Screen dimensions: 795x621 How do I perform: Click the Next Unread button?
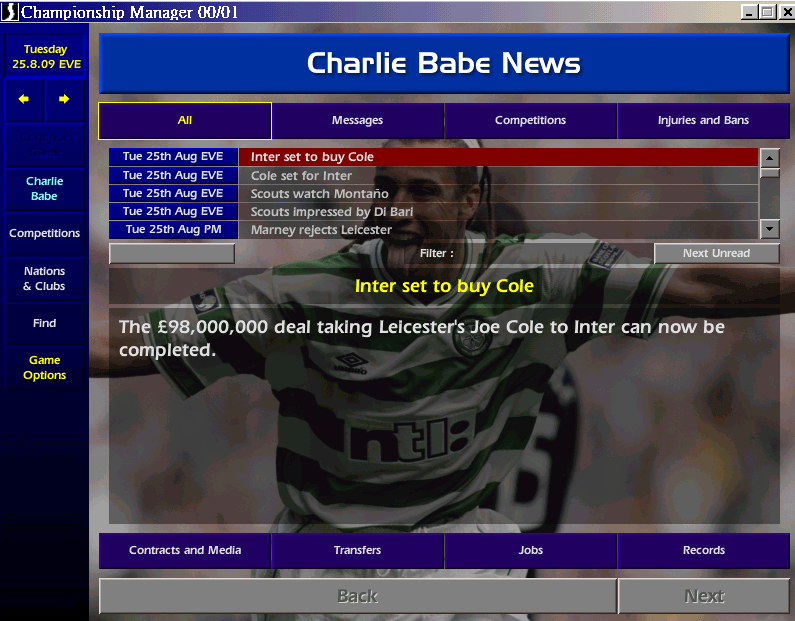[x=716, y=253]
